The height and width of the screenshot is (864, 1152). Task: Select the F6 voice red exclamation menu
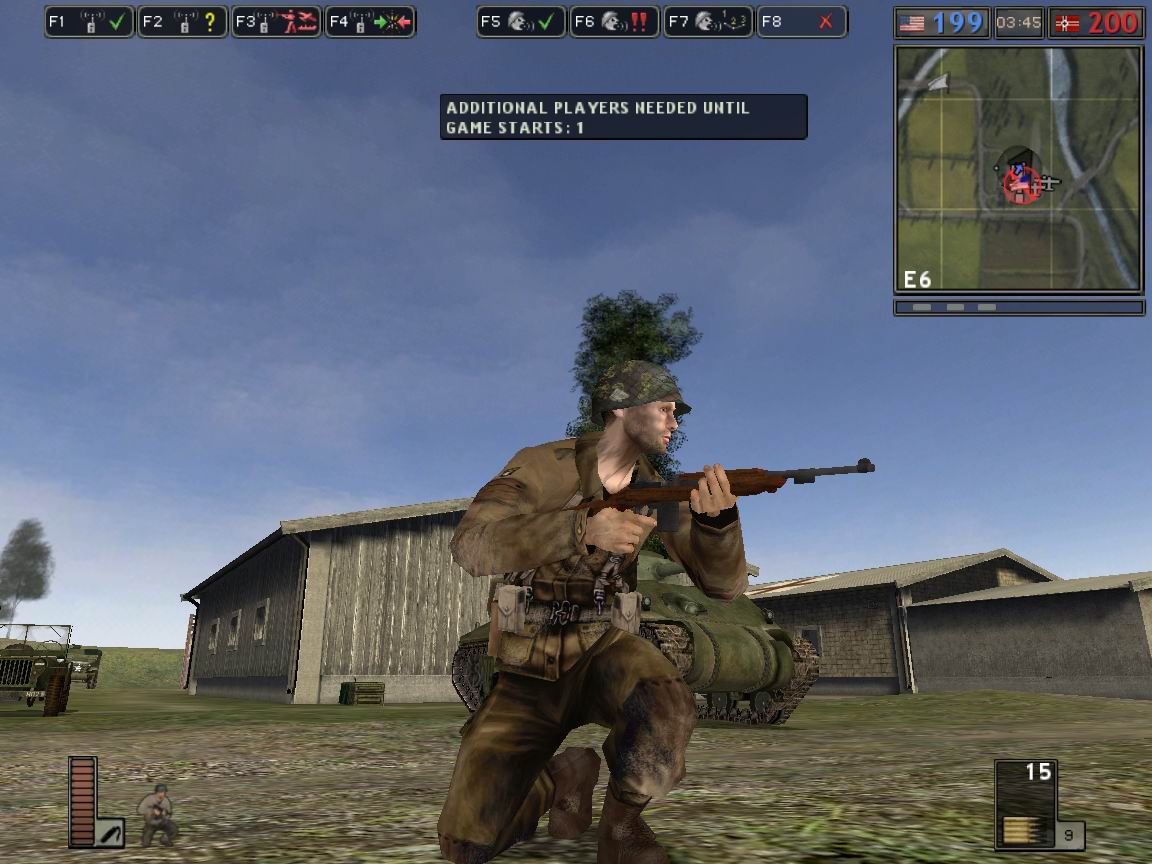pos(614,22)
